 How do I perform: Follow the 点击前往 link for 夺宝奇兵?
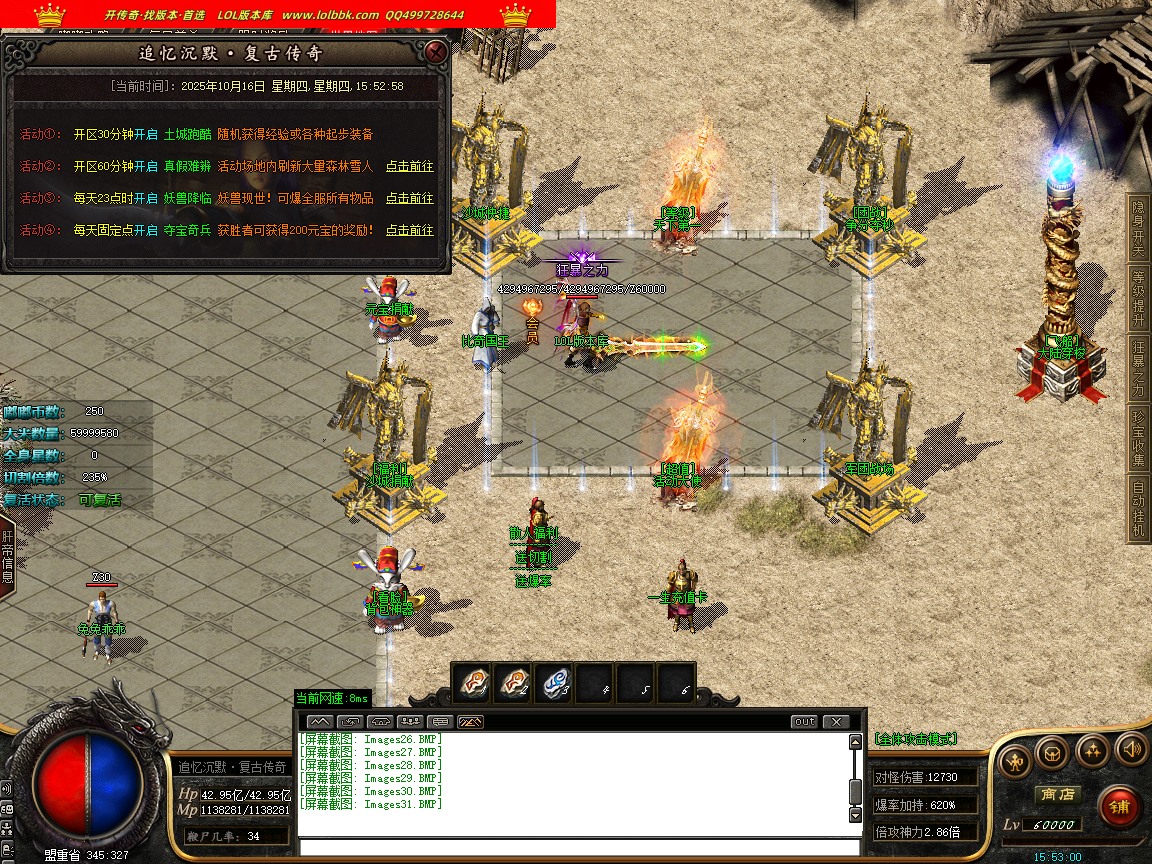point(410,230)
